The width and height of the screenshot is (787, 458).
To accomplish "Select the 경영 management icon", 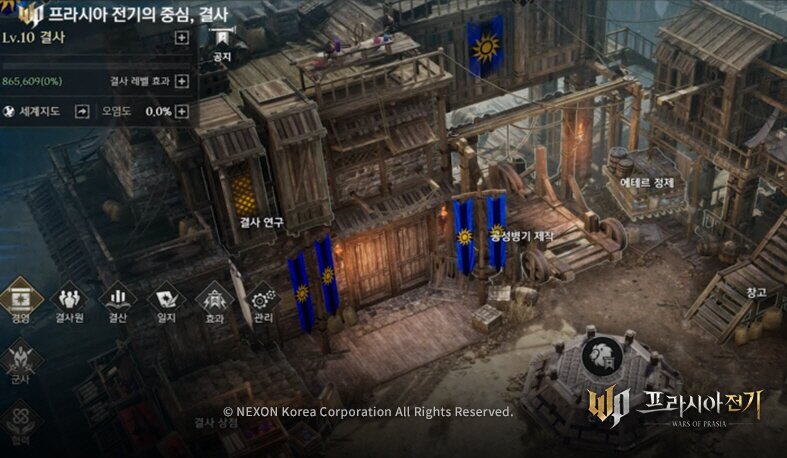I will click(20, 301).
